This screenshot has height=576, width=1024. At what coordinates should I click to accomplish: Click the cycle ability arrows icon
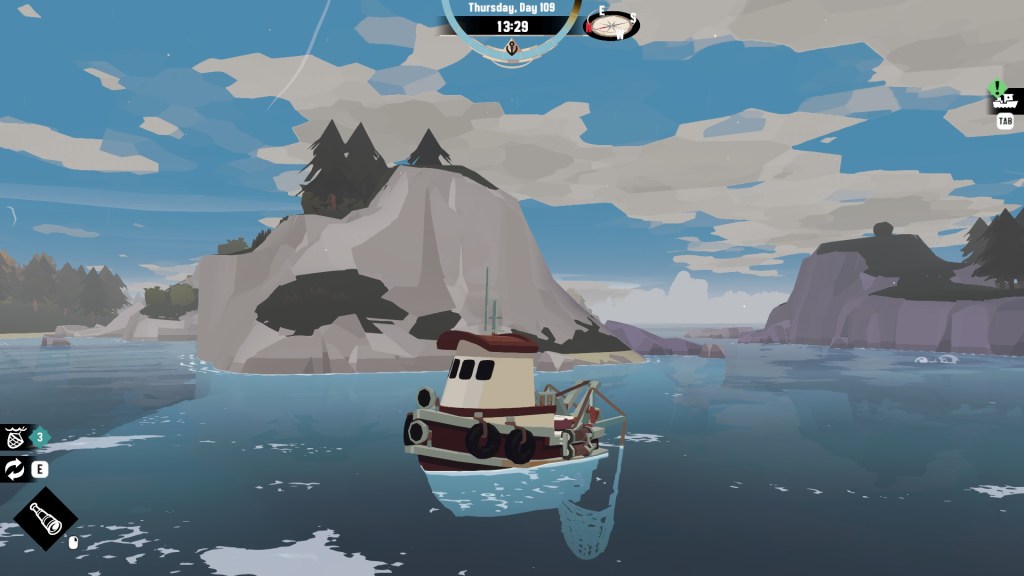(x=15, y=469)
